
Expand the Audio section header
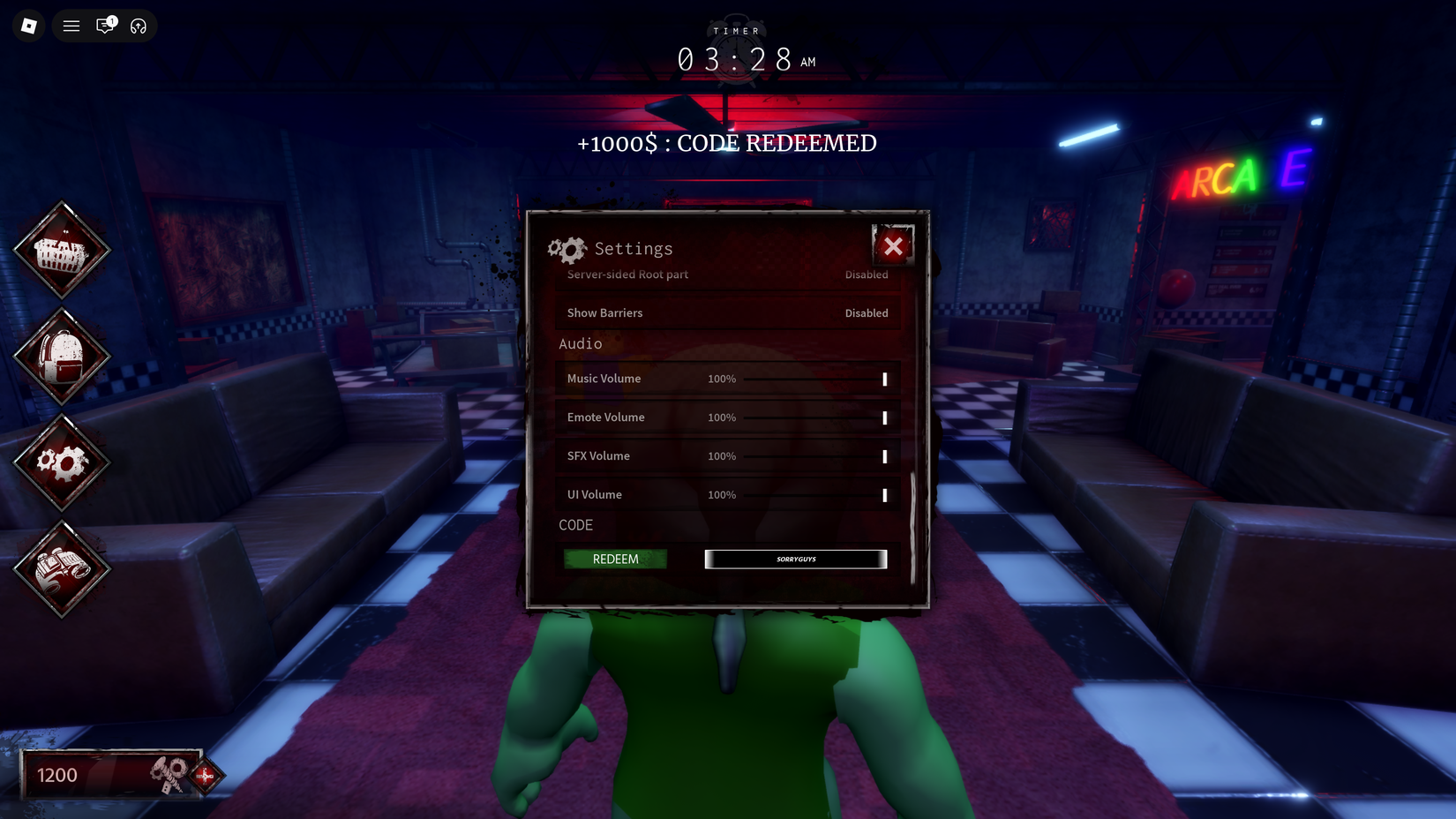point(580,343)
